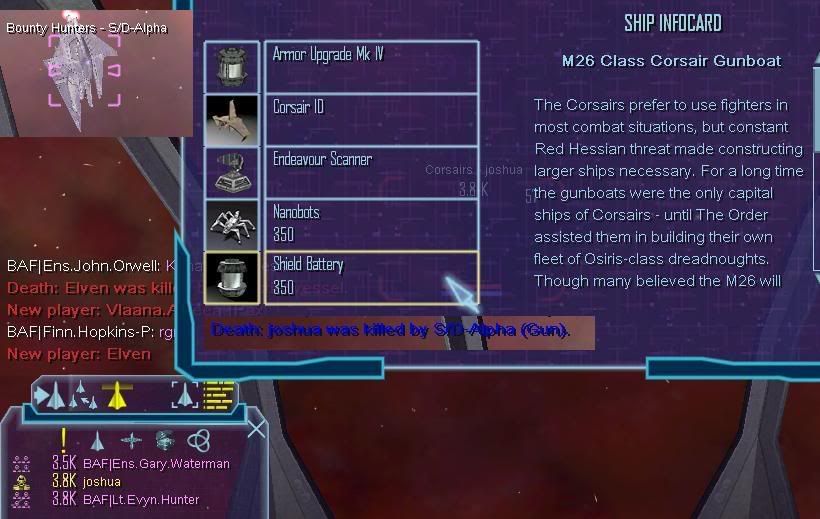Choose the Corsair ID item
820x519 pixels.
click(370, 119)
